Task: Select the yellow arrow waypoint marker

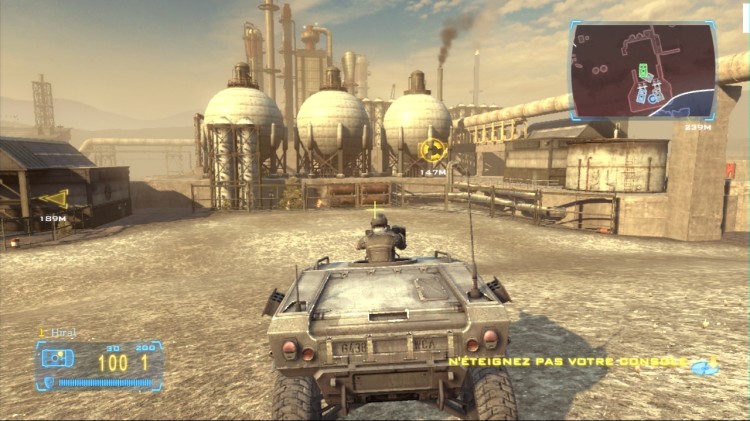Action: coord(55,199)
